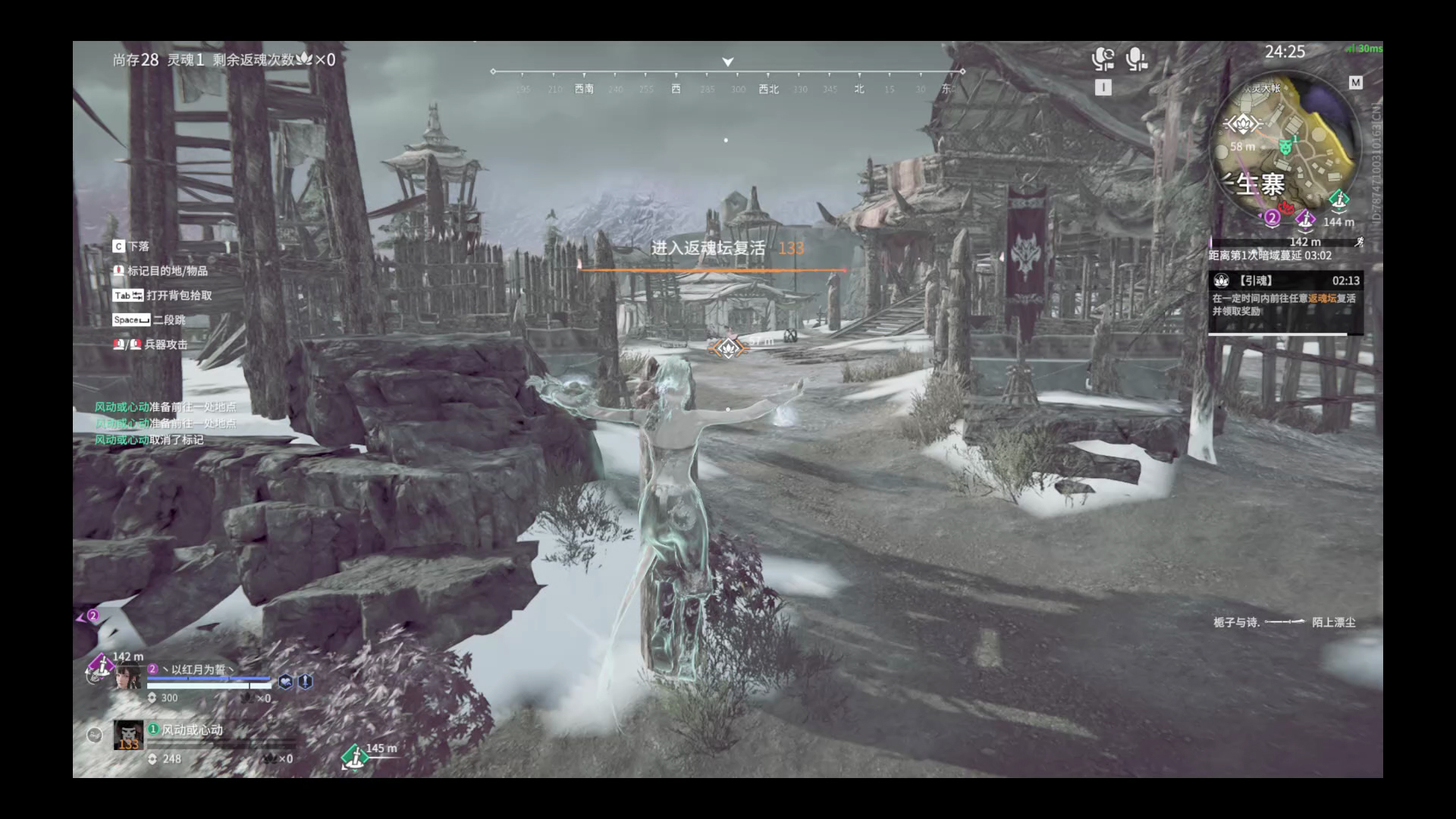Select teammate 以红月为誓 portrait
The height and width of the screenshot is (819, 1456).
[x=128, y=676]
